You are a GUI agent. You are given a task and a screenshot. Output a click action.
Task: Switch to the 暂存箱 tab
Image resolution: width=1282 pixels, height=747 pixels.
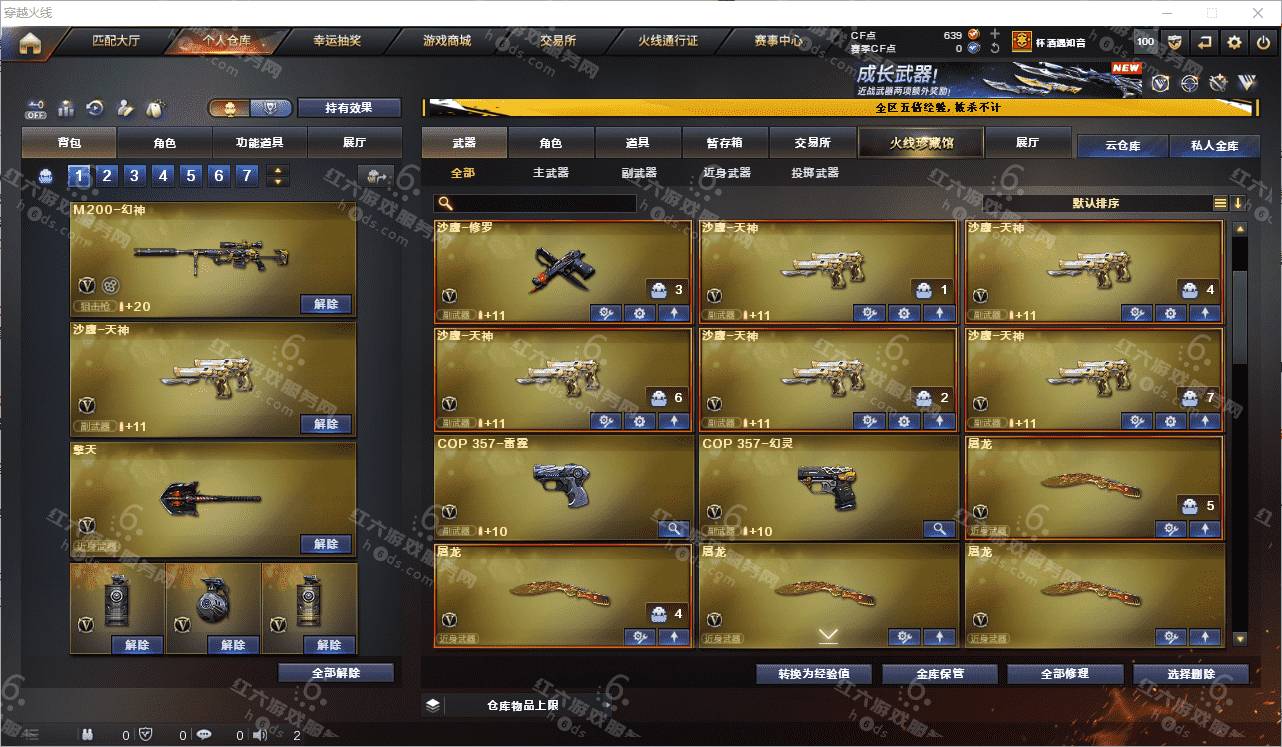pyautogui.click(x=725, y=143)
